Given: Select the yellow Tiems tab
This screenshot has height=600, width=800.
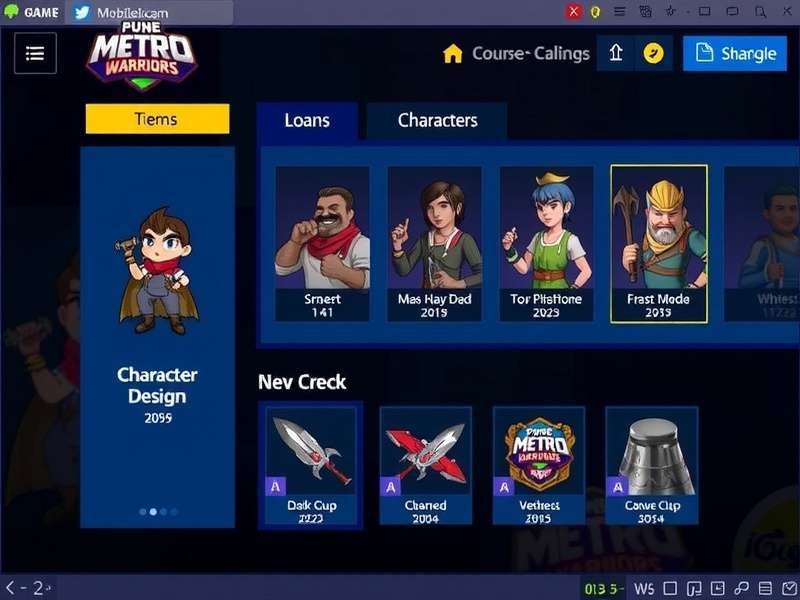Looking at the screenshot, I should [x=157, y=119].
